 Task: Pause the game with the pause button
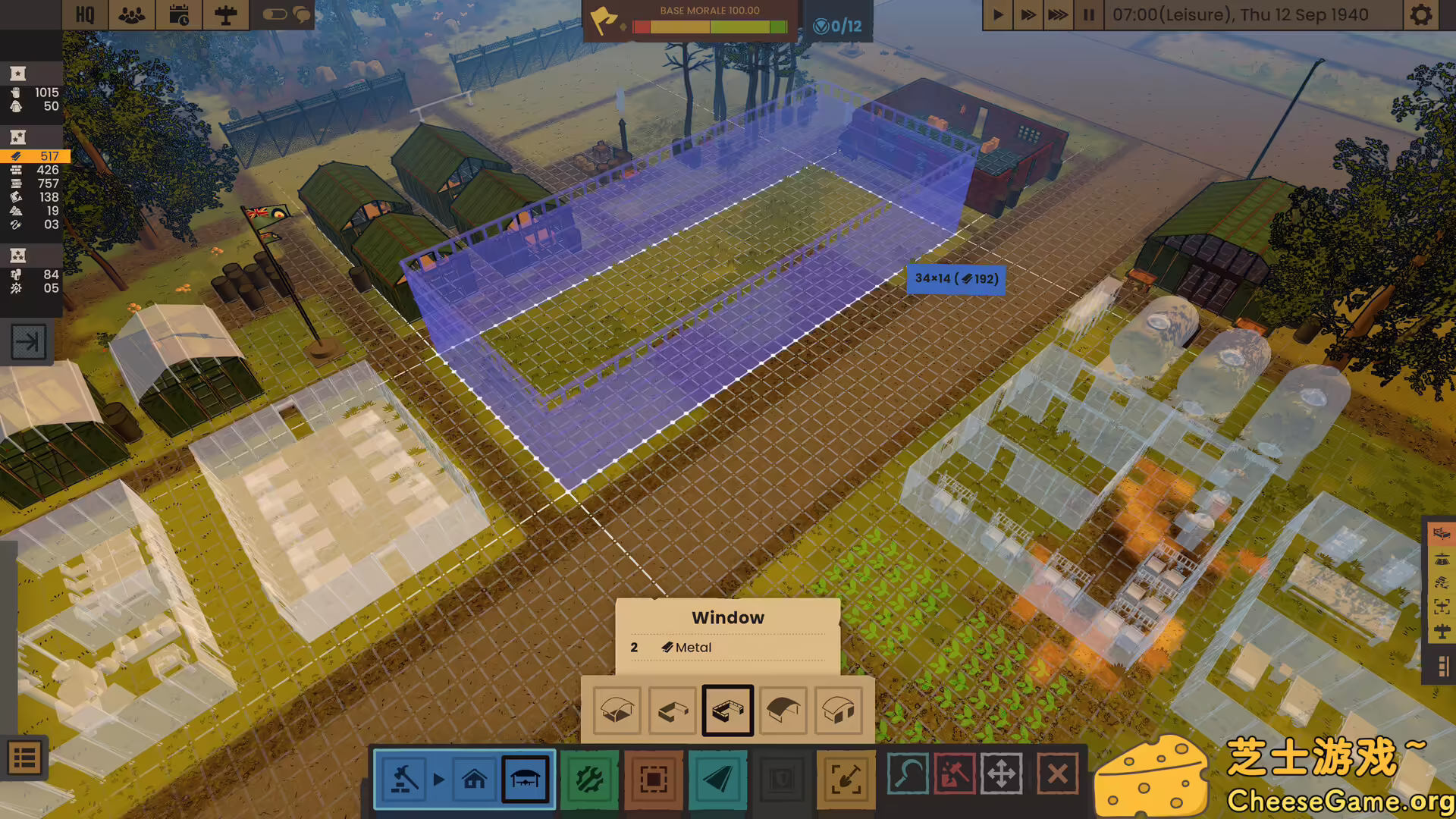click(1088, 14)
